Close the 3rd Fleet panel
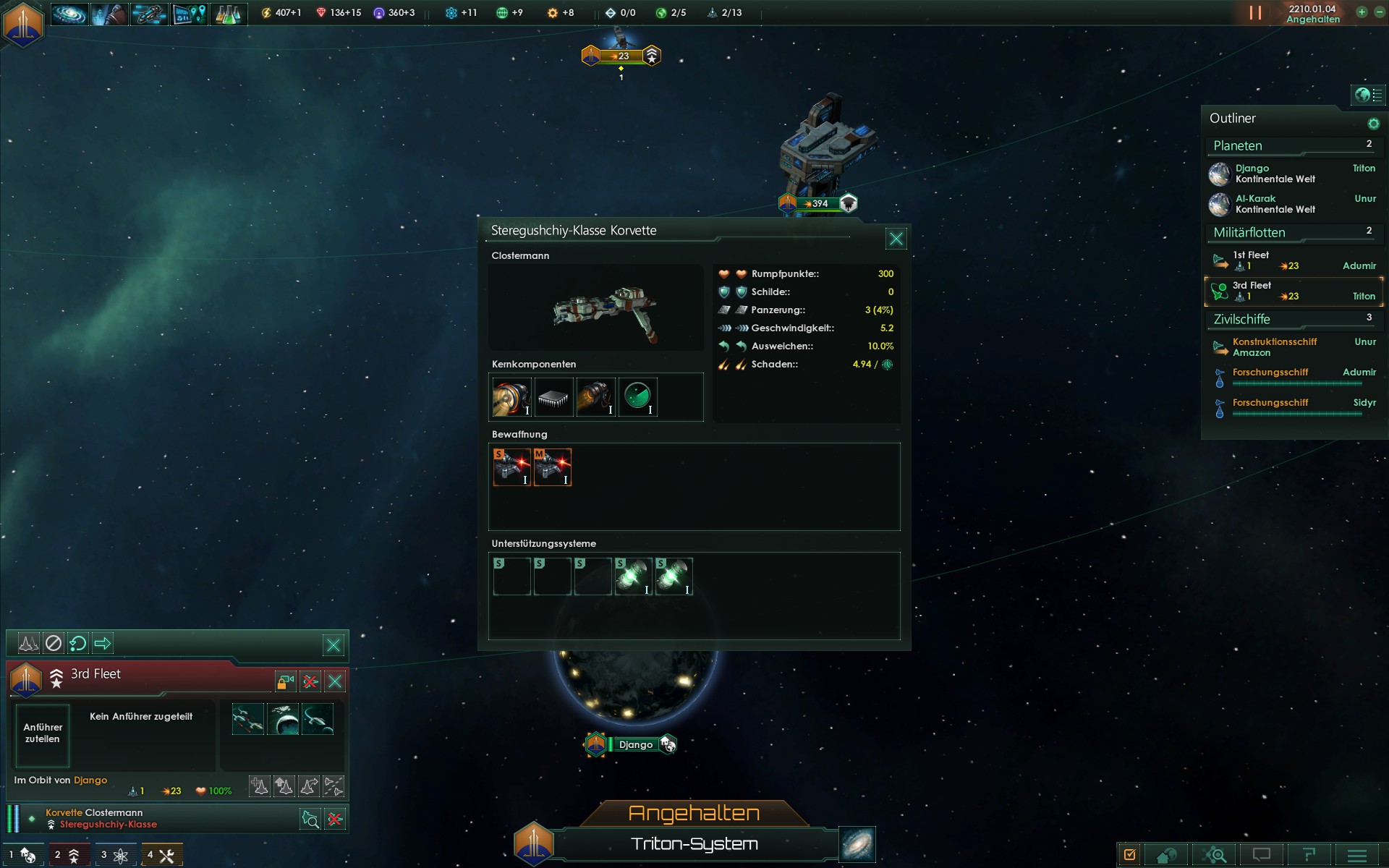This screenshot has height=868, width=1389. pyautogui.click(x=335, y=681)
